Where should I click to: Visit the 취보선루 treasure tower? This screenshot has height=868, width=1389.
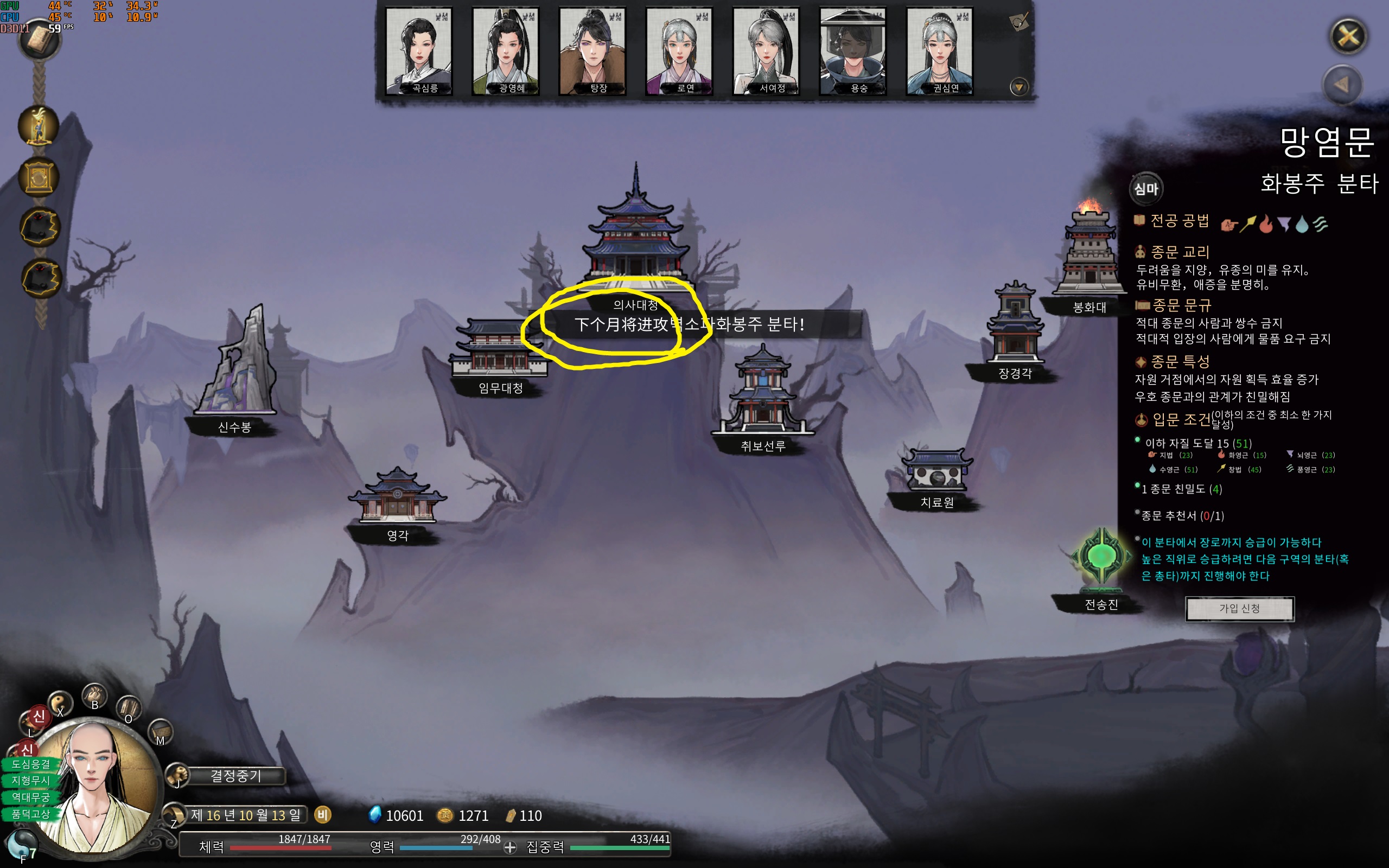coord(762,396)
